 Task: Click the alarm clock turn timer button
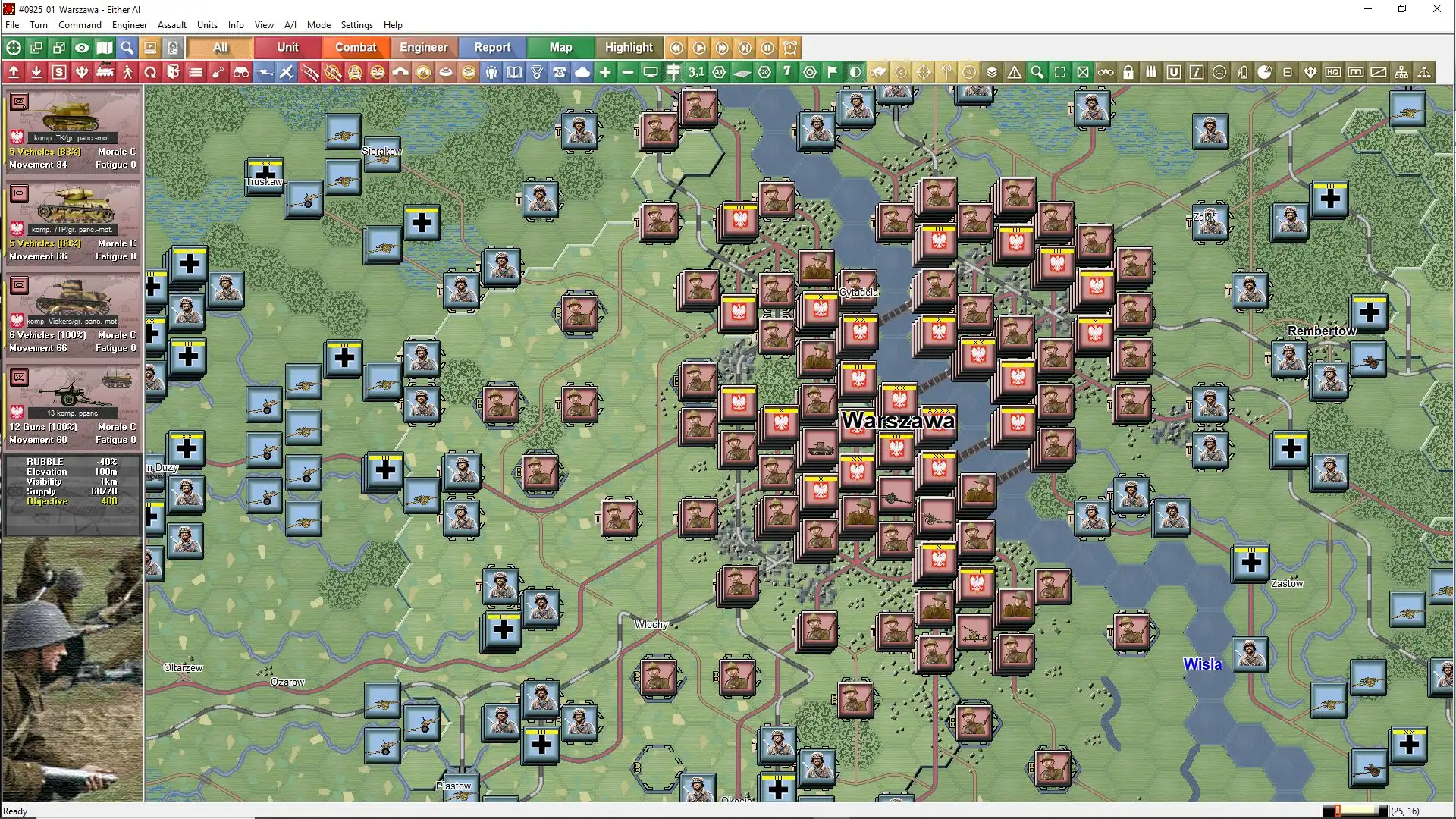(790, 48)
